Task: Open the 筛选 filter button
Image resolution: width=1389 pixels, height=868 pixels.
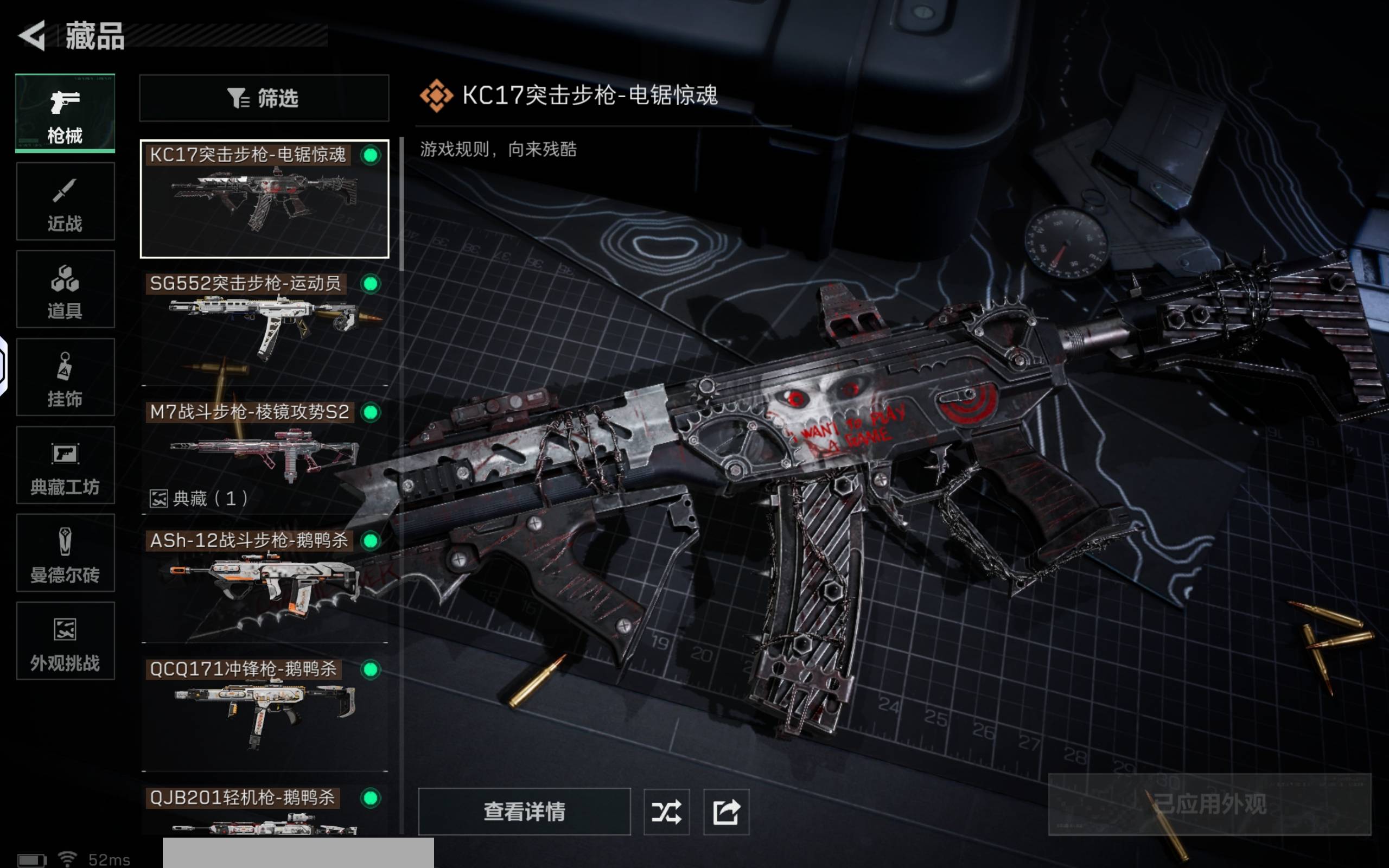Action: 264,98
